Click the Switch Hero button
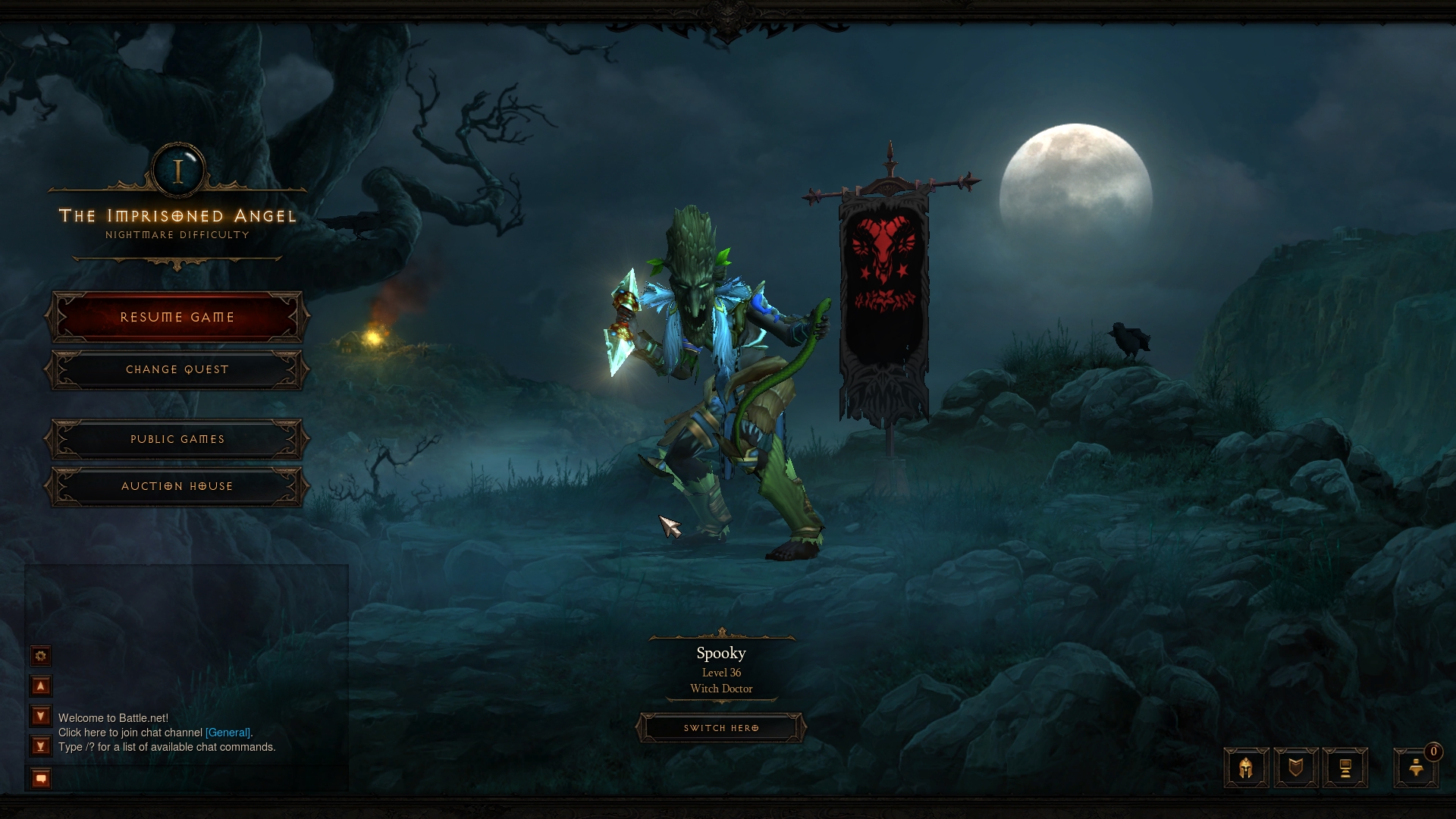The width and height of the screenshot is (1456, 819). [x=720, y=728]
